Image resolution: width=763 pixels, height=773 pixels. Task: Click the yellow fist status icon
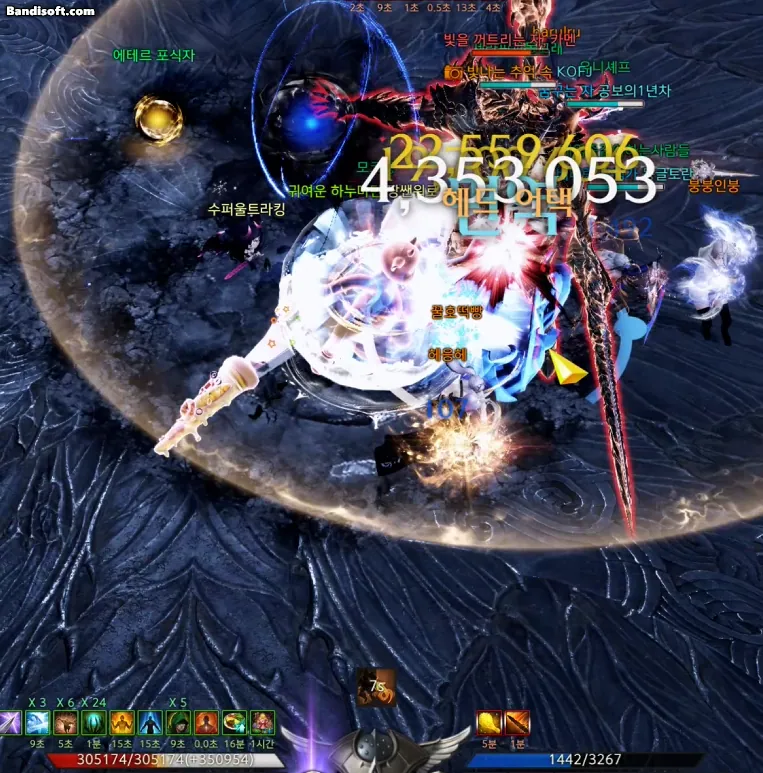[489, 722]
